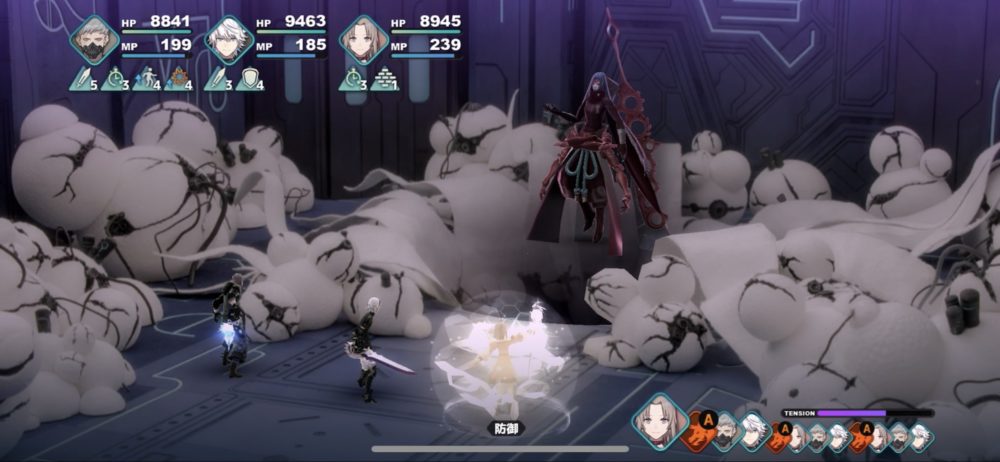1000x462 pixels.
Task: Inspect the white-haired character's sword buff icon
Action: tap(219, 78)
